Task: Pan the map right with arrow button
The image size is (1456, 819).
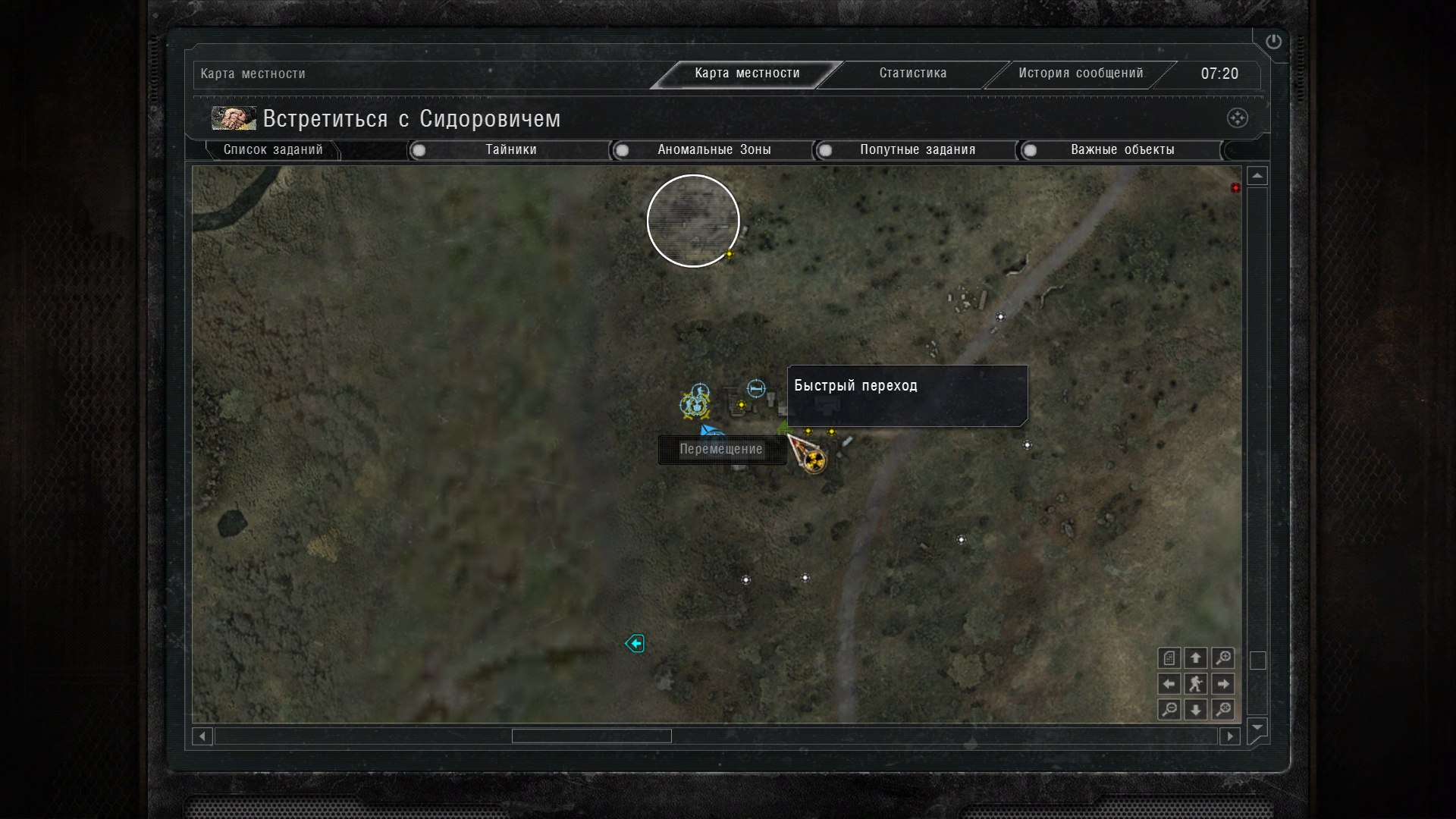Action: pyautogui.click(x=1222, y=684)
